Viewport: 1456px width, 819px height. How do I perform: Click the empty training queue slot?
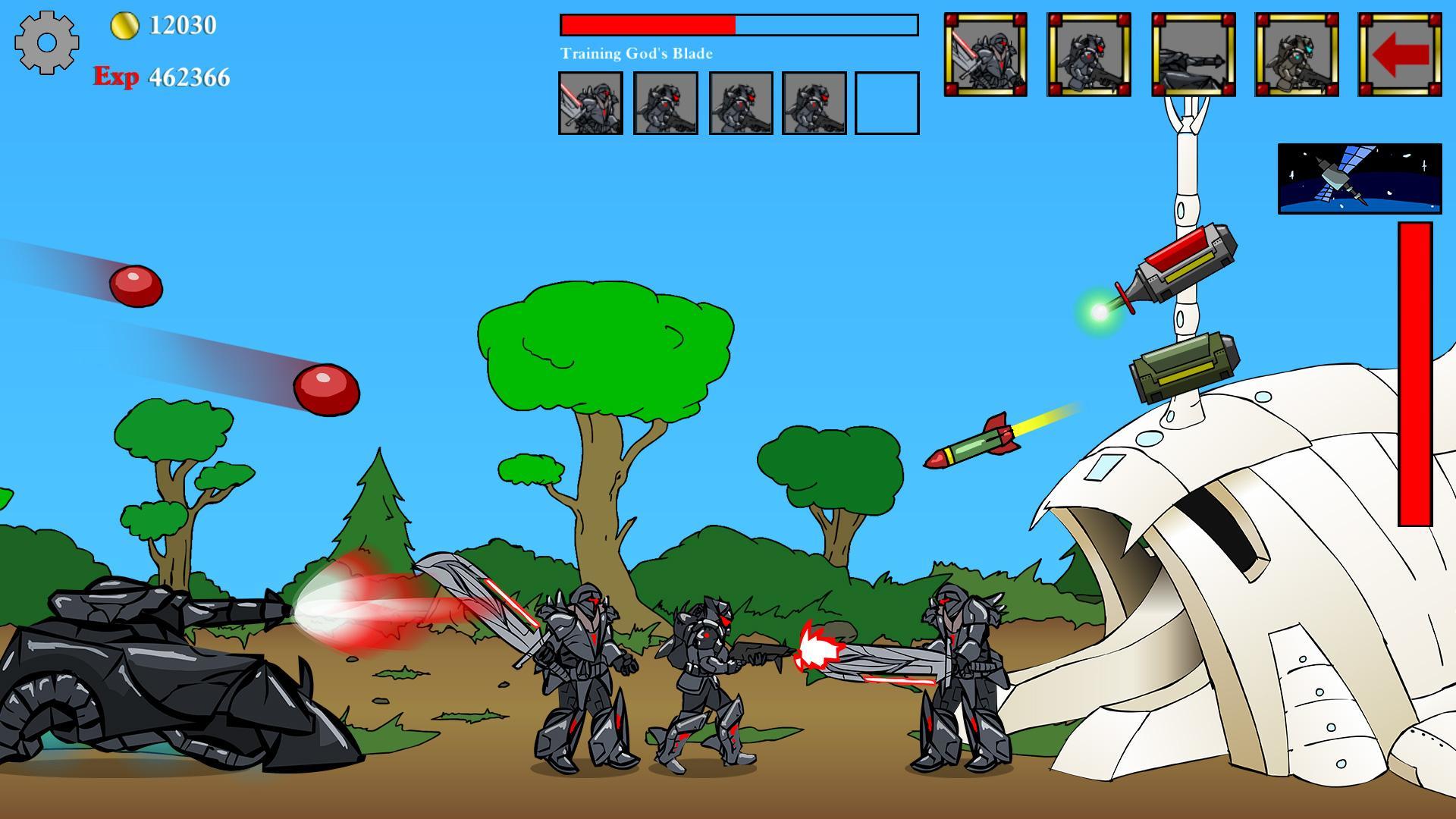tap(886, 102)
